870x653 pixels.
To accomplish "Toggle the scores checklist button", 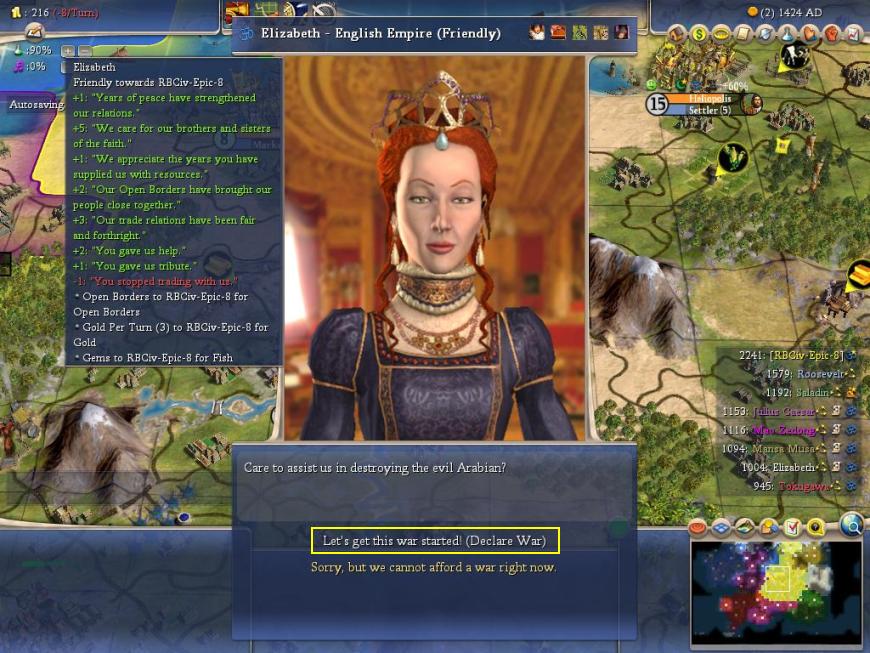I will (793, 527).
